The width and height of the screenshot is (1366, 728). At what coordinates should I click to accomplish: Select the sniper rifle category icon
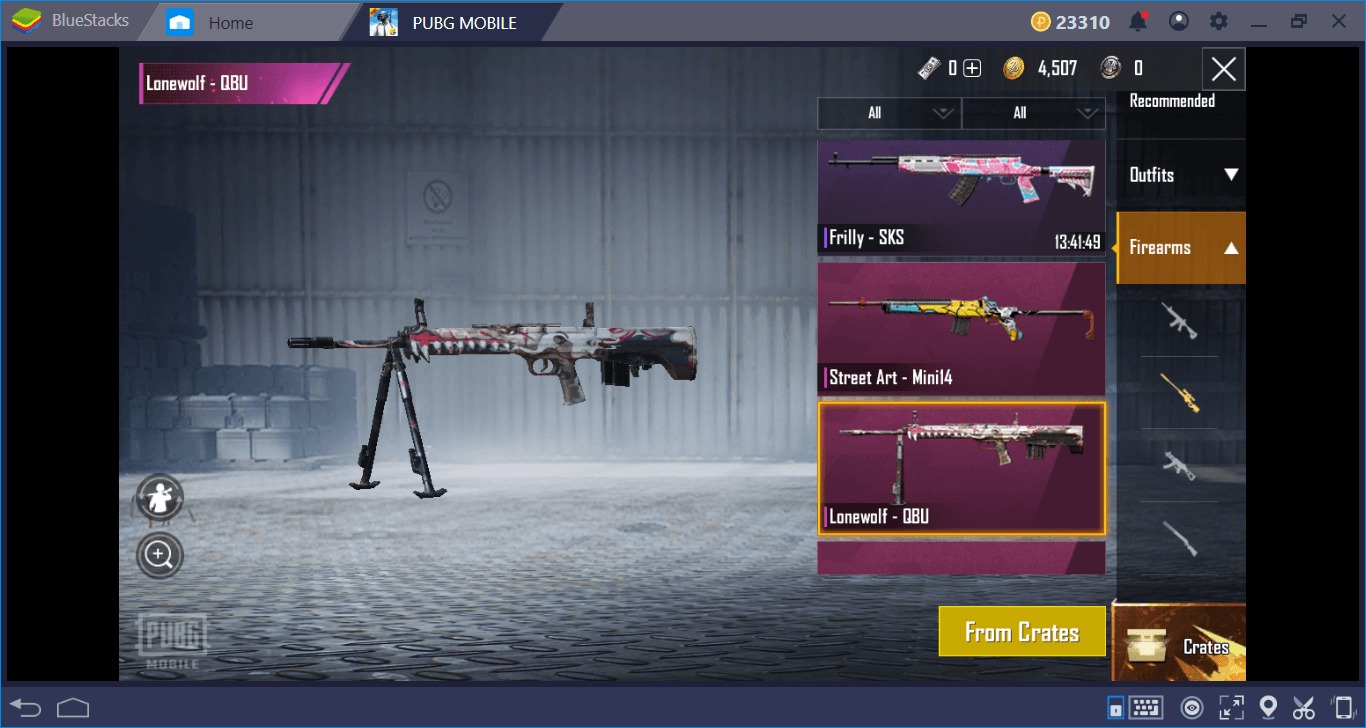1180,392
